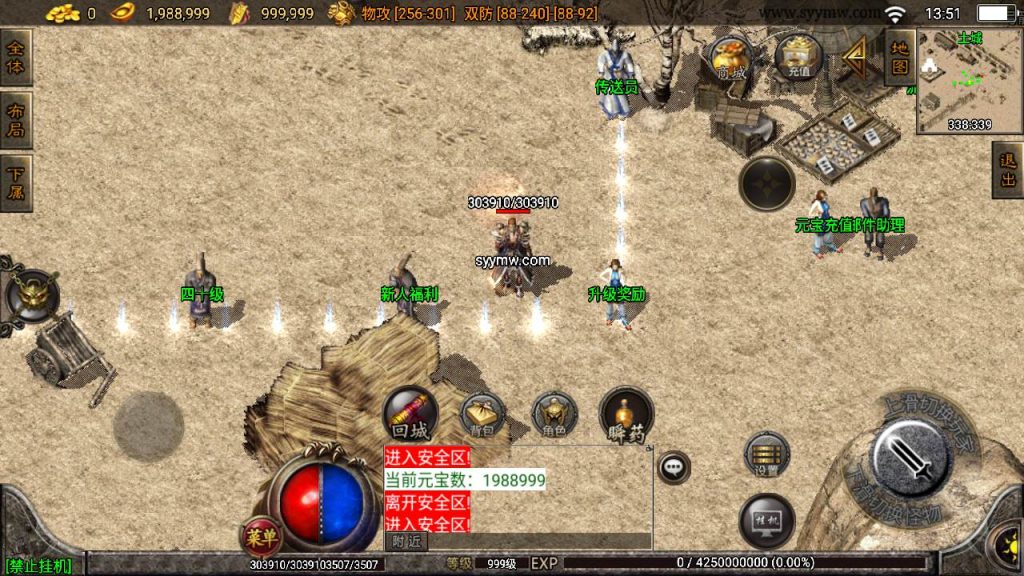This screenshot has width=1024, height=576.
Task: Click the 土城 minimap
Action: (x=968, y=80)
